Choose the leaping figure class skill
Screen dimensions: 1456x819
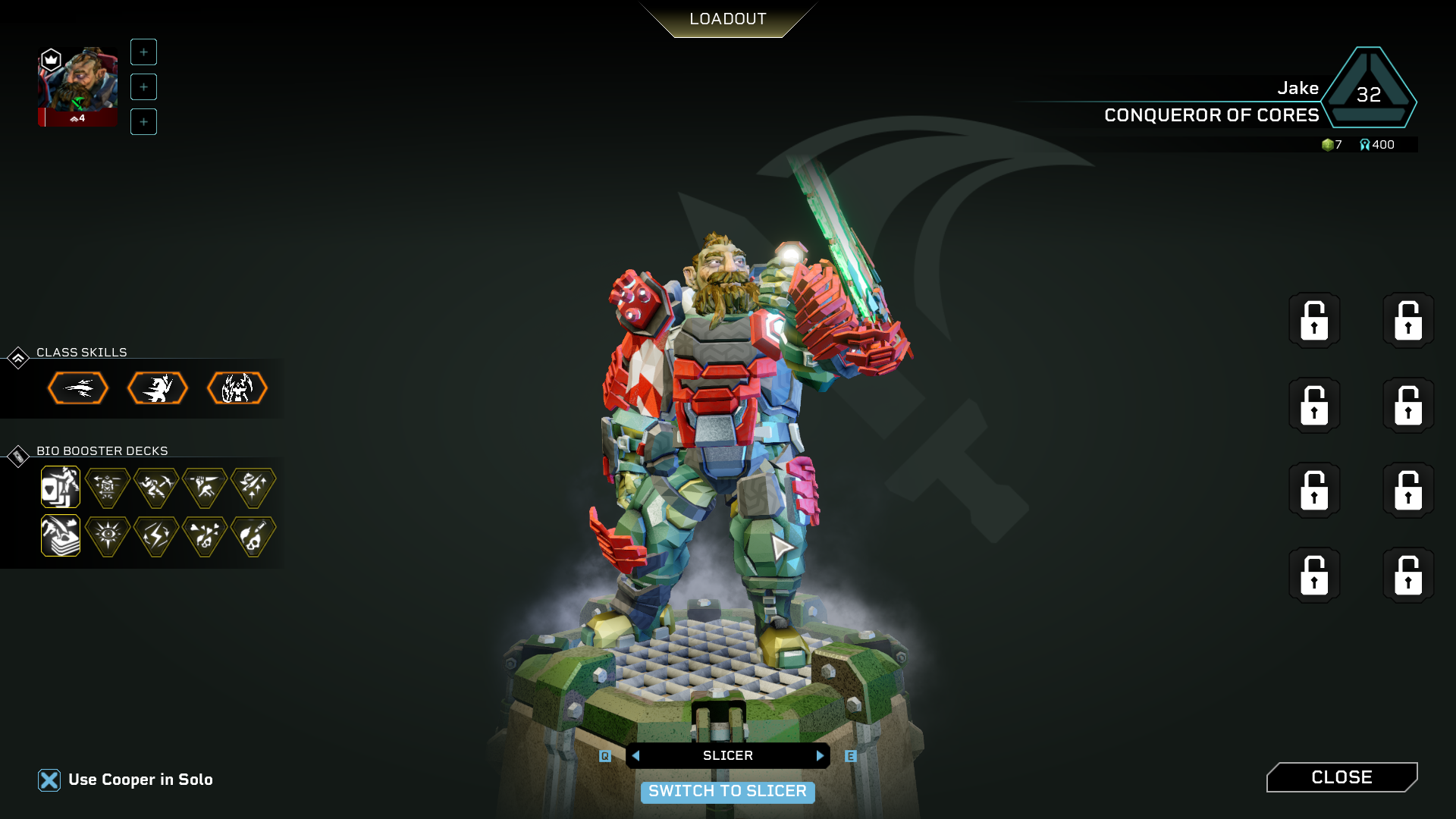click(157, 388)
